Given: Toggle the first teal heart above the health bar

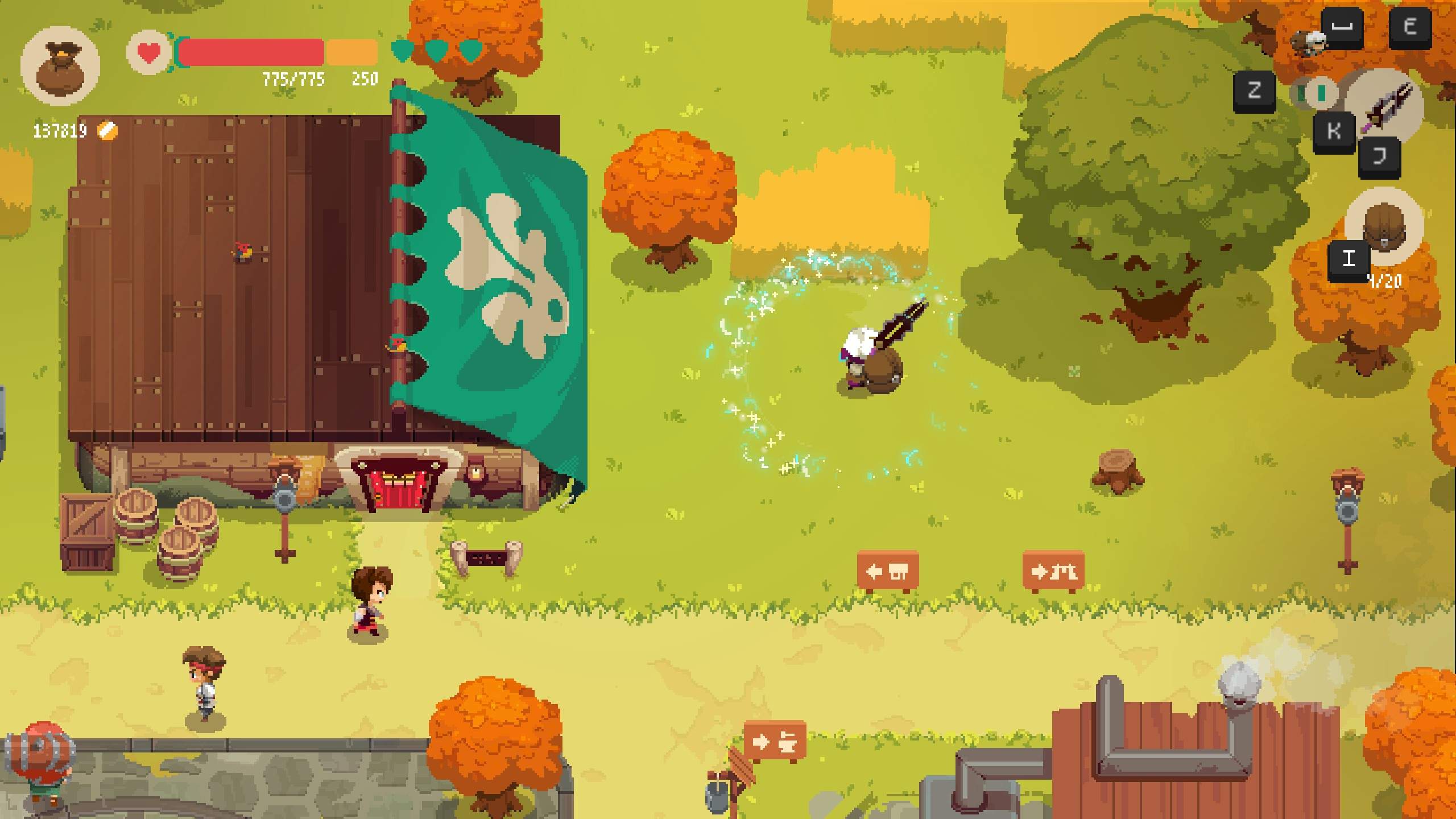Looking at the screenshot, I should (403, 50).
